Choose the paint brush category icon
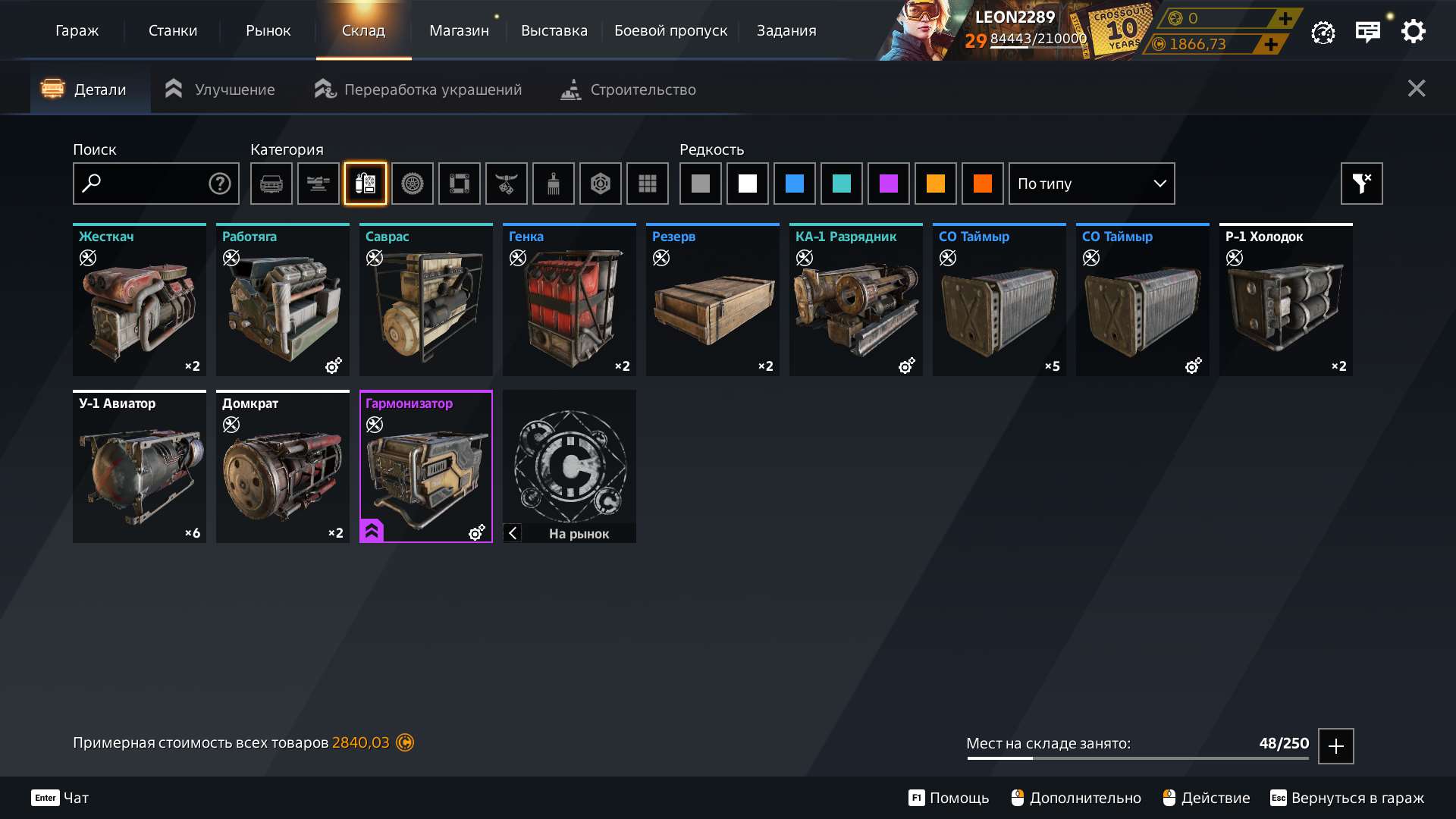This screenshot has width=1456, height=819. click(x=553, y=184)
